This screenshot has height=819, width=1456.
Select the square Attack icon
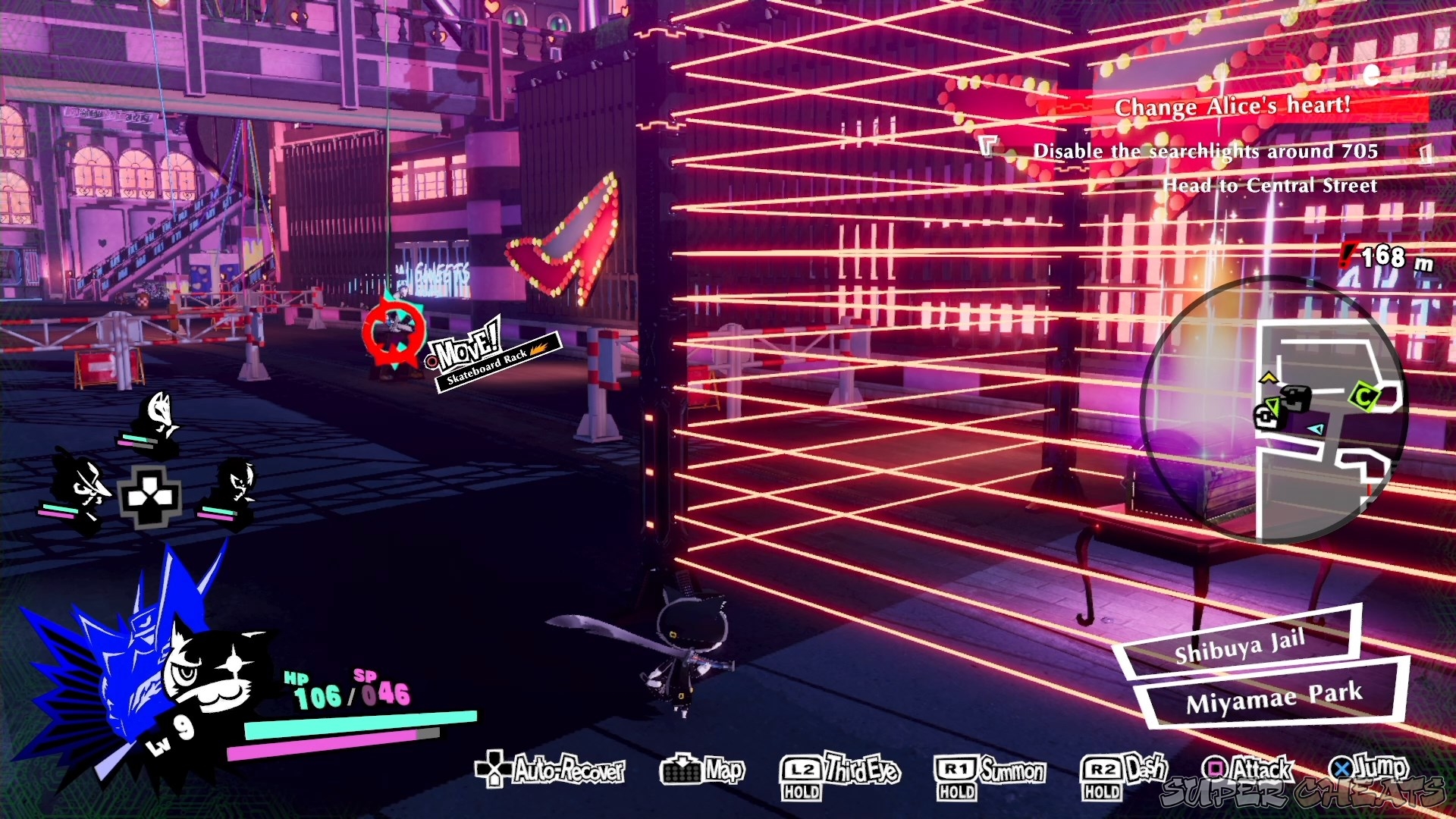(1214, 768)
